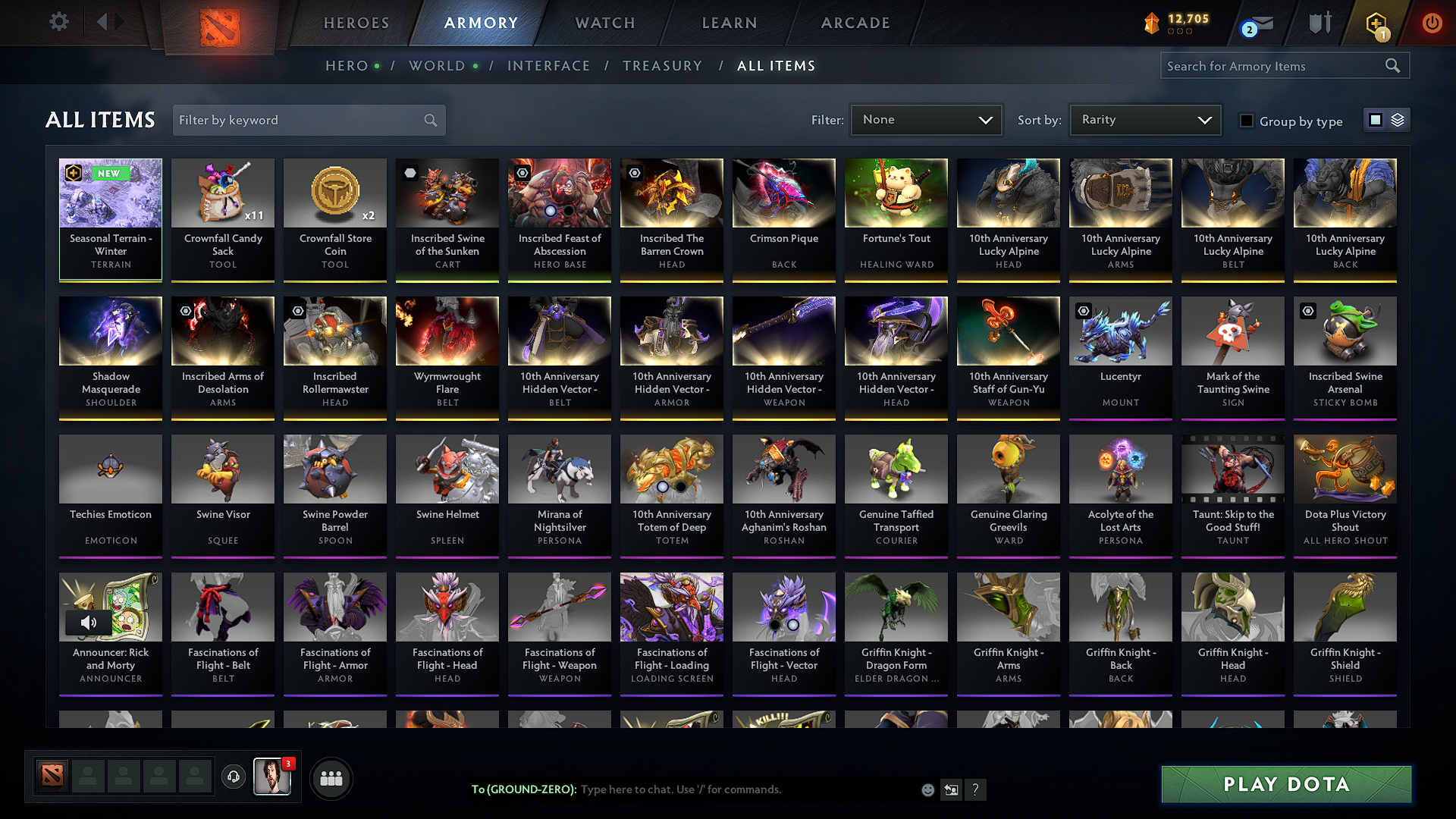This screenshot has height=819, width=1456.
Task: Select the Seasonal Terrain - Winter item
Action: click(x=110, y=220)
